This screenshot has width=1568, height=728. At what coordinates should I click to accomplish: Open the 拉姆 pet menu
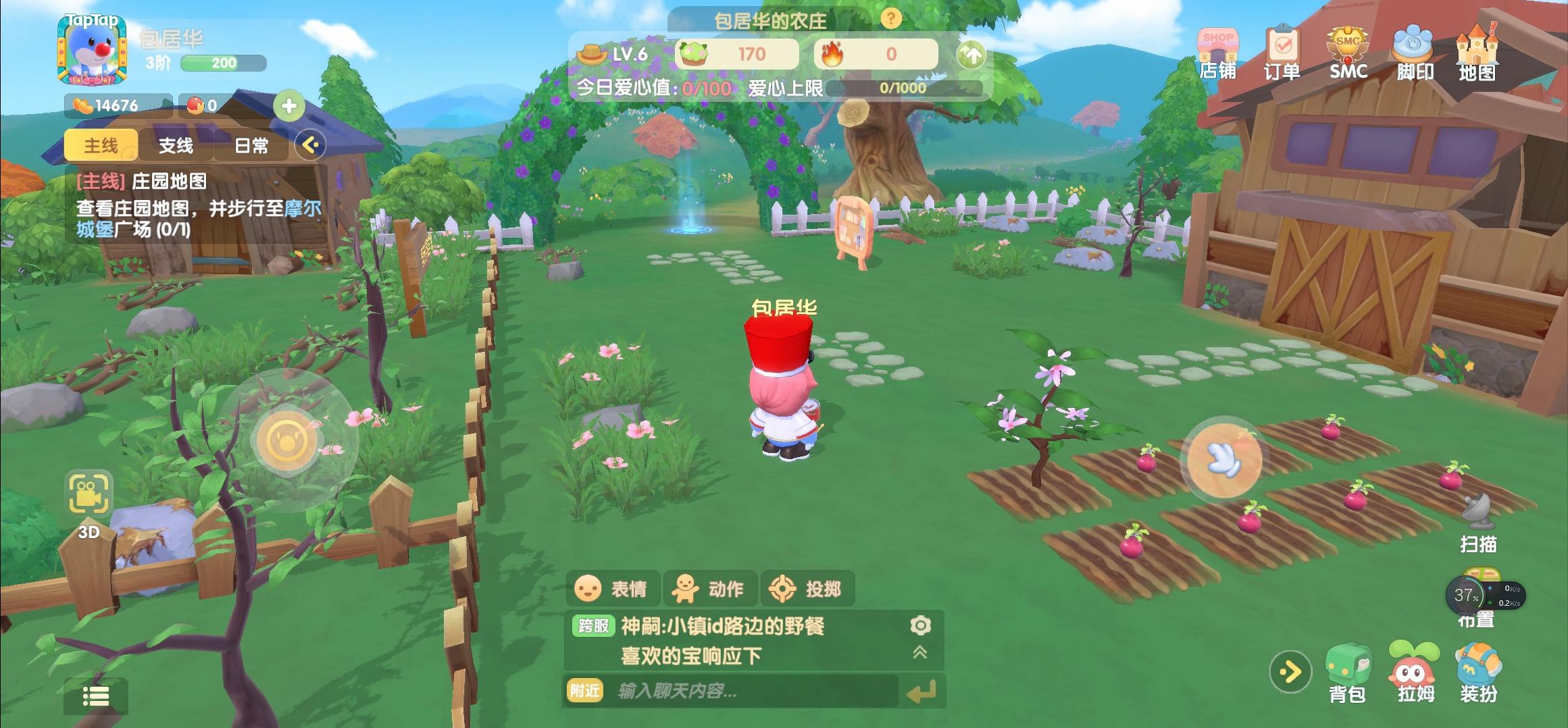1414,673
